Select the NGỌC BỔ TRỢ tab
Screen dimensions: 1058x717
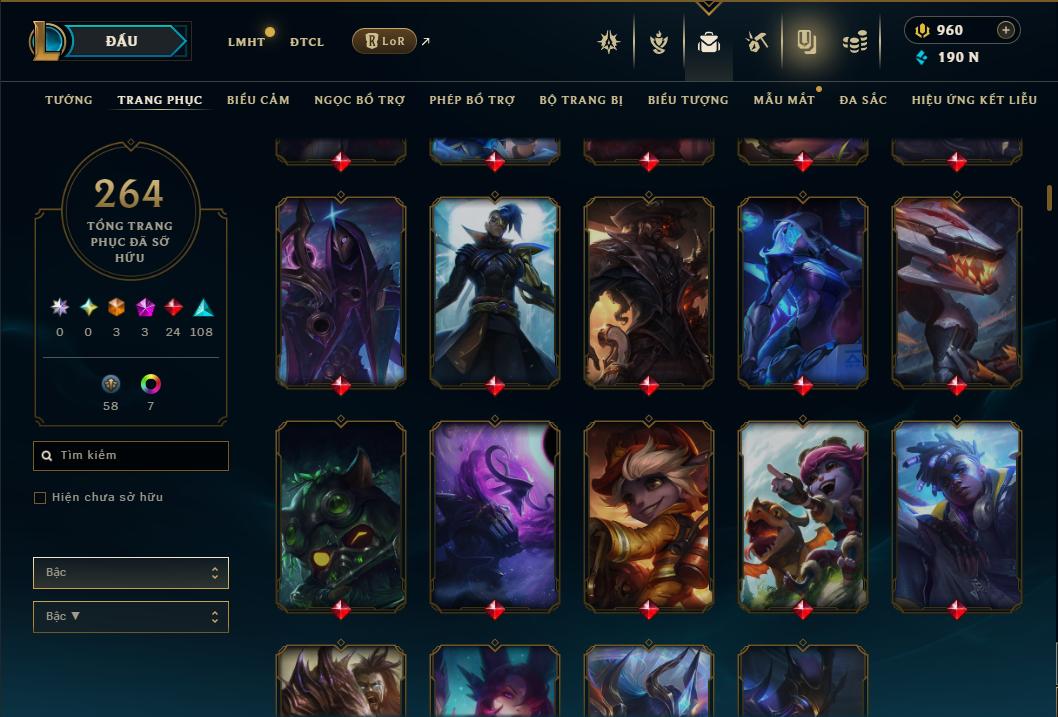pos(359,100)
